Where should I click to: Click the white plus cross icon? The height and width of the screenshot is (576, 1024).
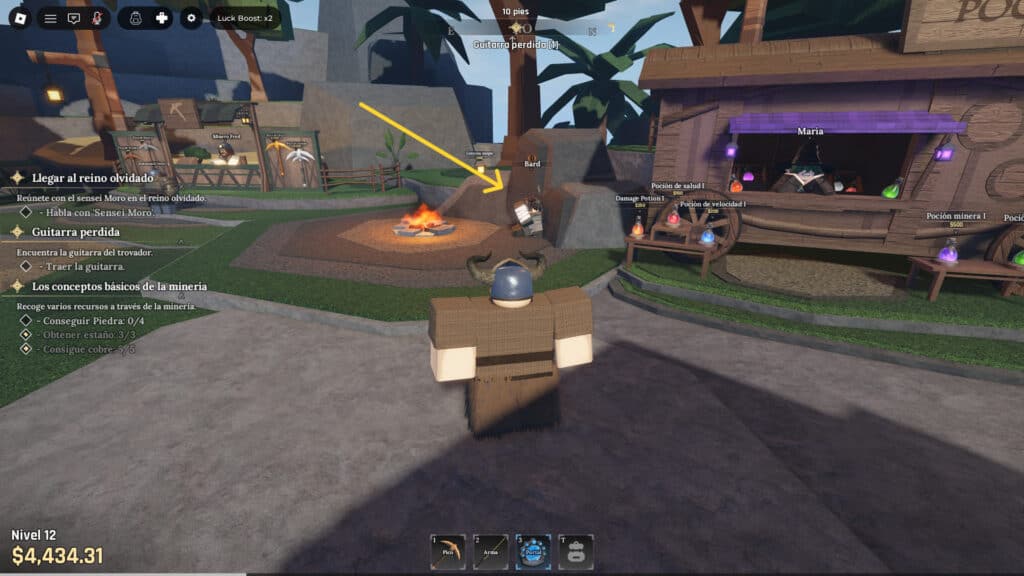coord(161,18)
